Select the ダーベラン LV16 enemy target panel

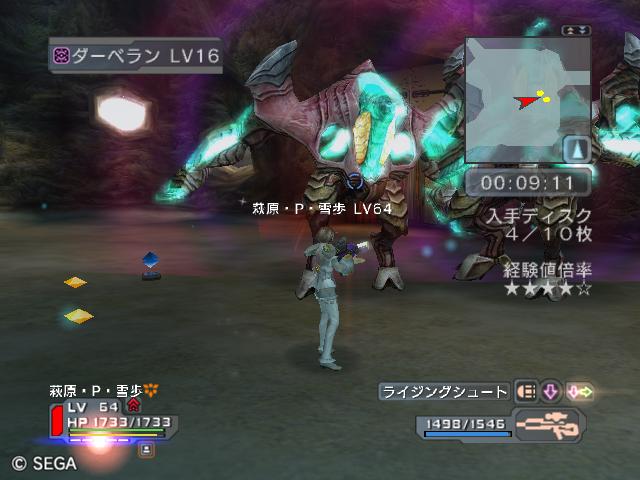(136, 56)
